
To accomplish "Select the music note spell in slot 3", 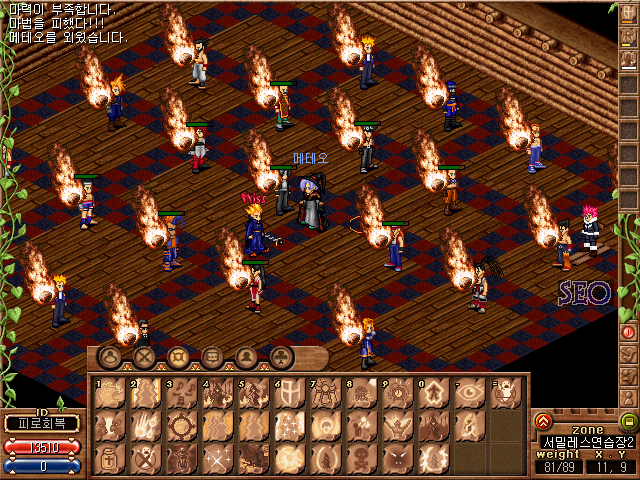I will point(181,393).
